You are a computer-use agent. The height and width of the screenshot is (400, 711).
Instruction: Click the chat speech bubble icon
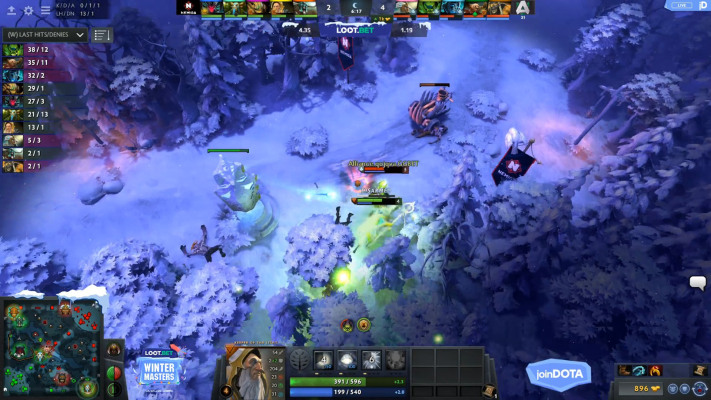(x=697, y=283)
